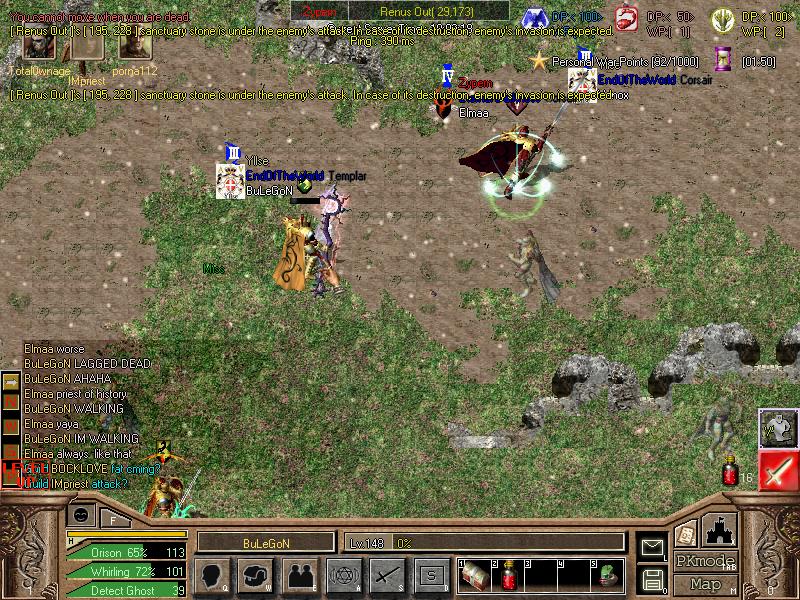The image size is (800, 600).
Task: Click the sword skill button
Action: (x=386, y=575)
